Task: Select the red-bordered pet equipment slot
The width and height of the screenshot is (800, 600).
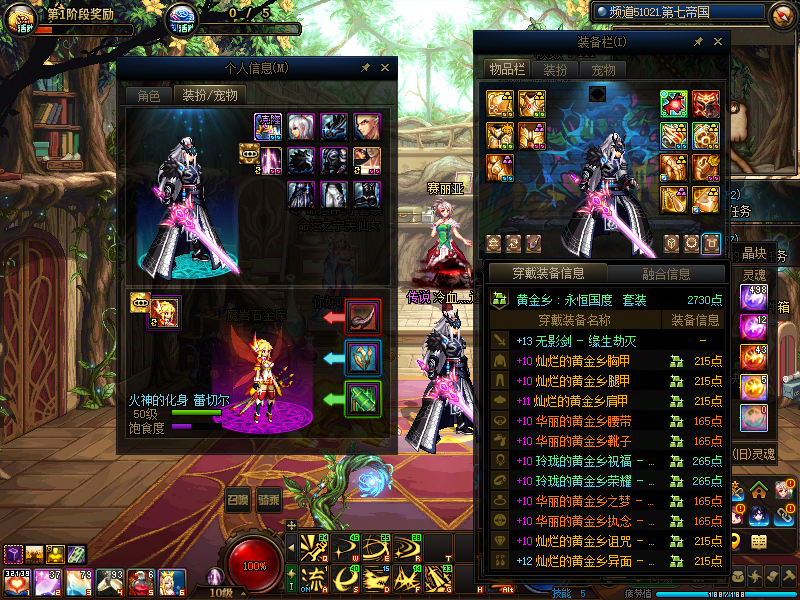Action: pyautogui.click(x=362, y=316)
